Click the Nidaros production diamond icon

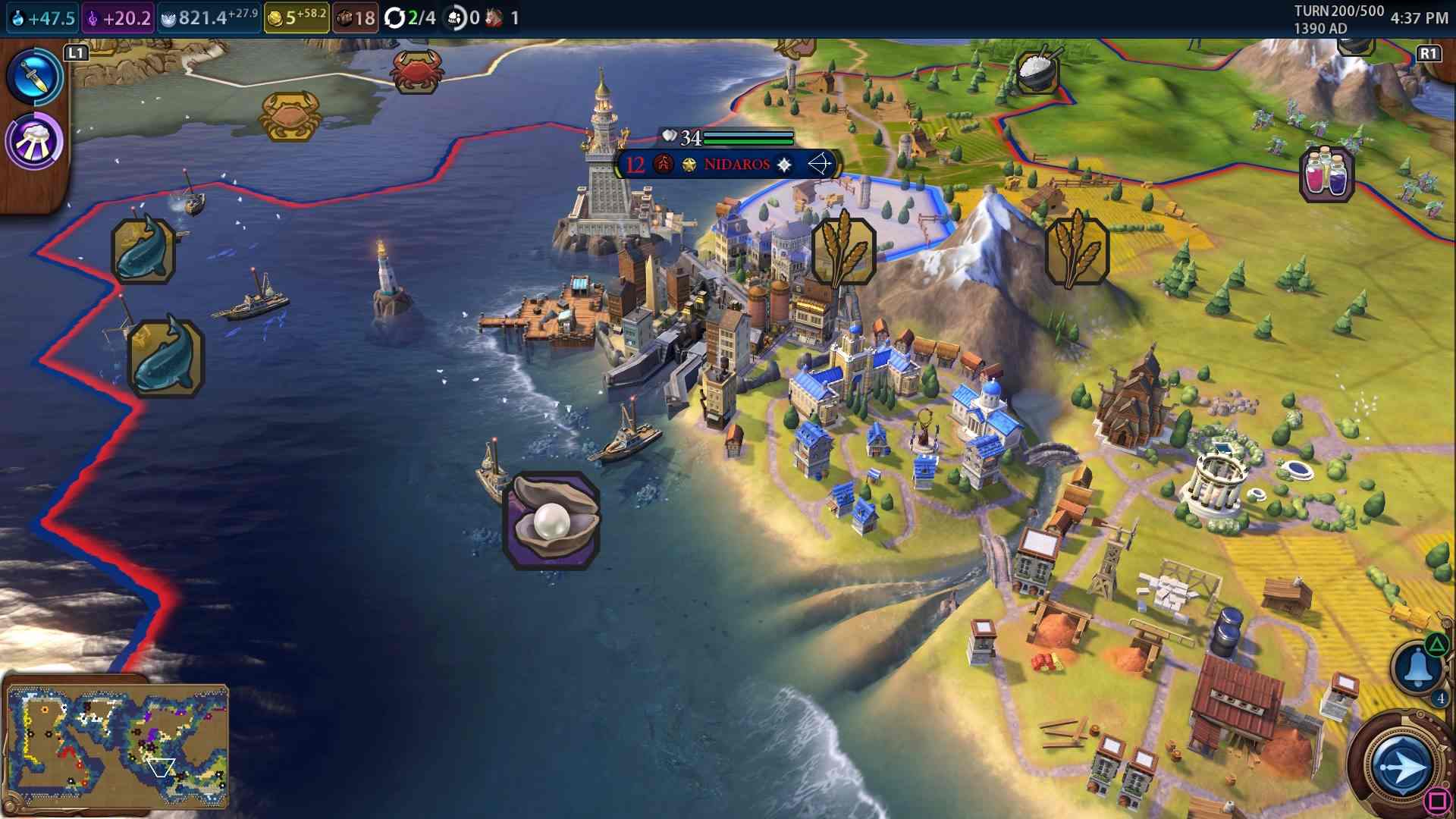[x=784, y=165]
